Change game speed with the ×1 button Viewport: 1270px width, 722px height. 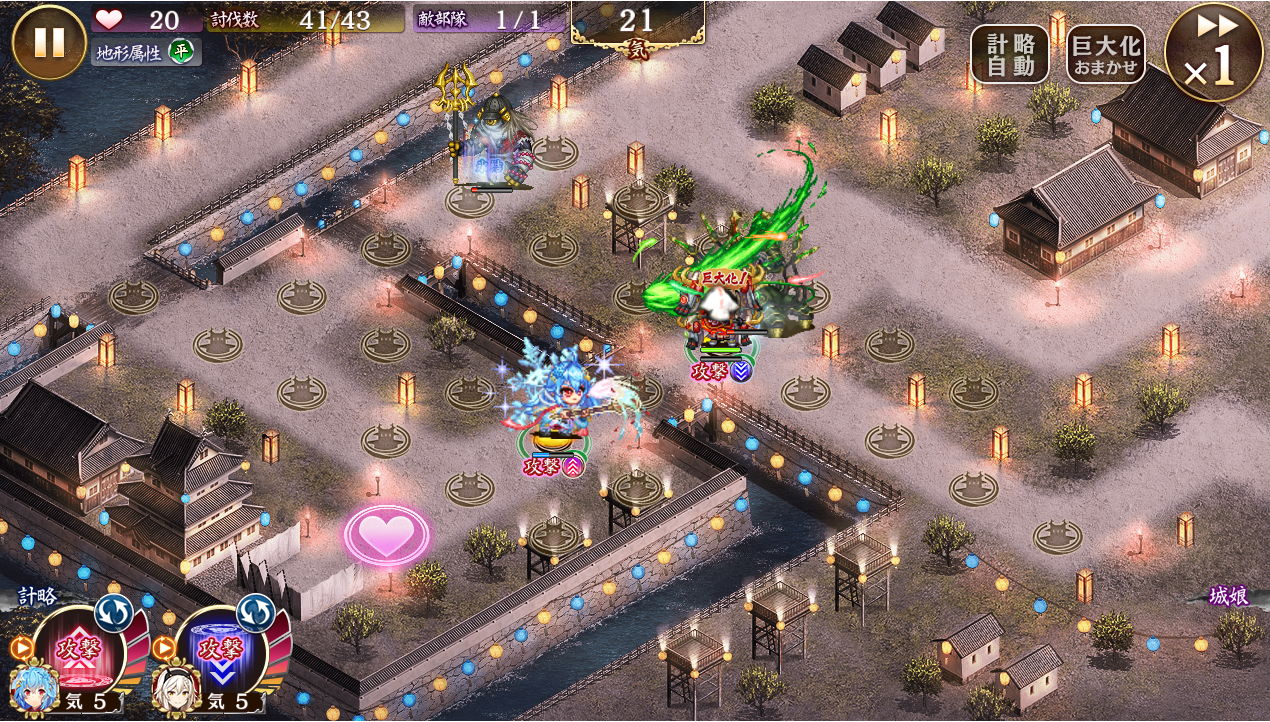[1214, 52]
